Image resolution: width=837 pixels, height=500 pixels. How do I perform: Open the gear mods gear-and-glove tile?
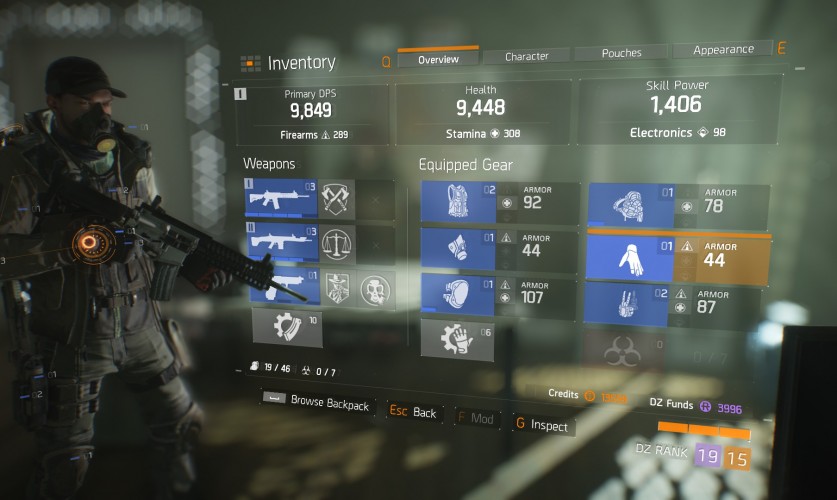(457, 338)
